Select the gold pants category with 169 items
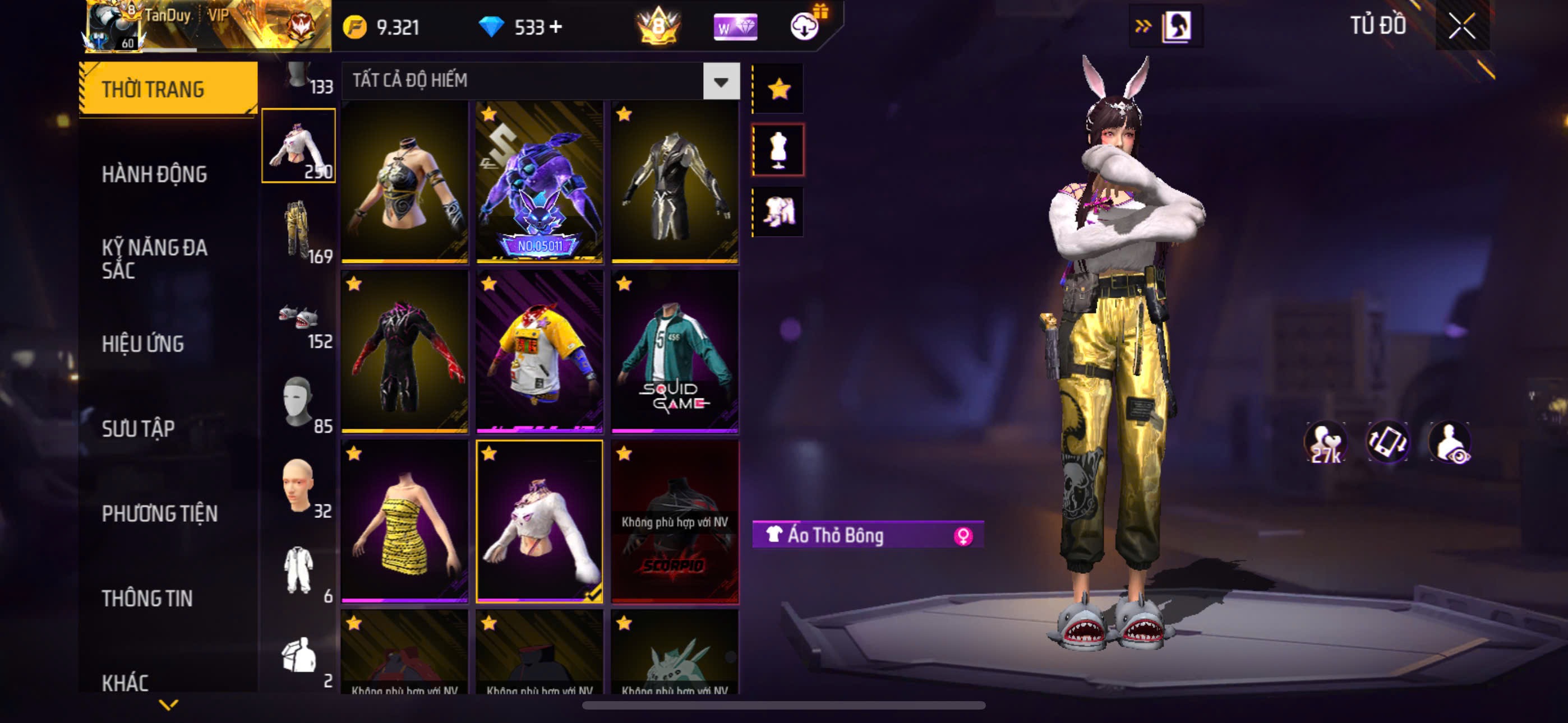 pos(298,231)
